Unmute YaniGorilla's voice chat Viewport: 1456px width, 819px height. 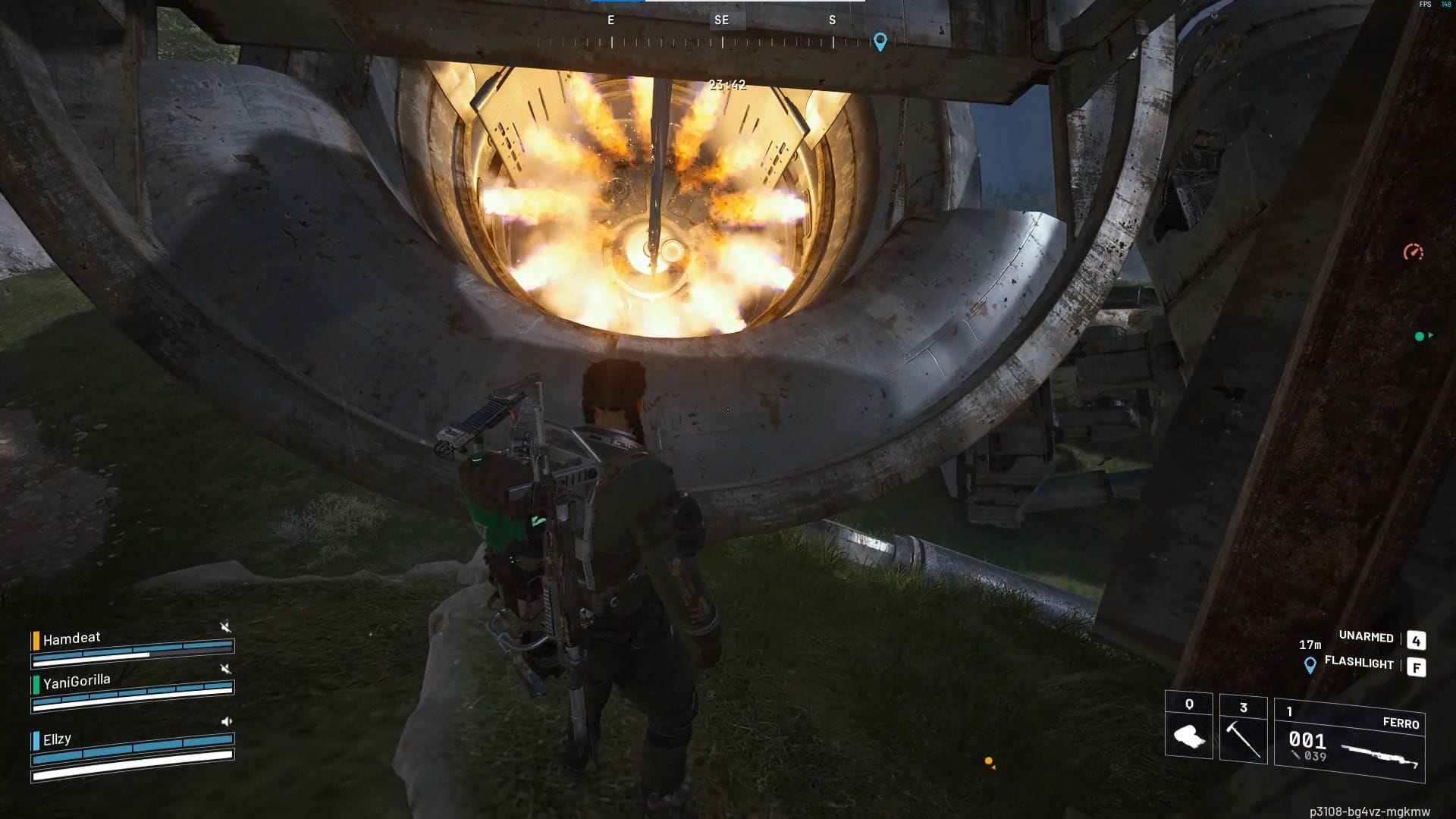[x=226, y=670]
